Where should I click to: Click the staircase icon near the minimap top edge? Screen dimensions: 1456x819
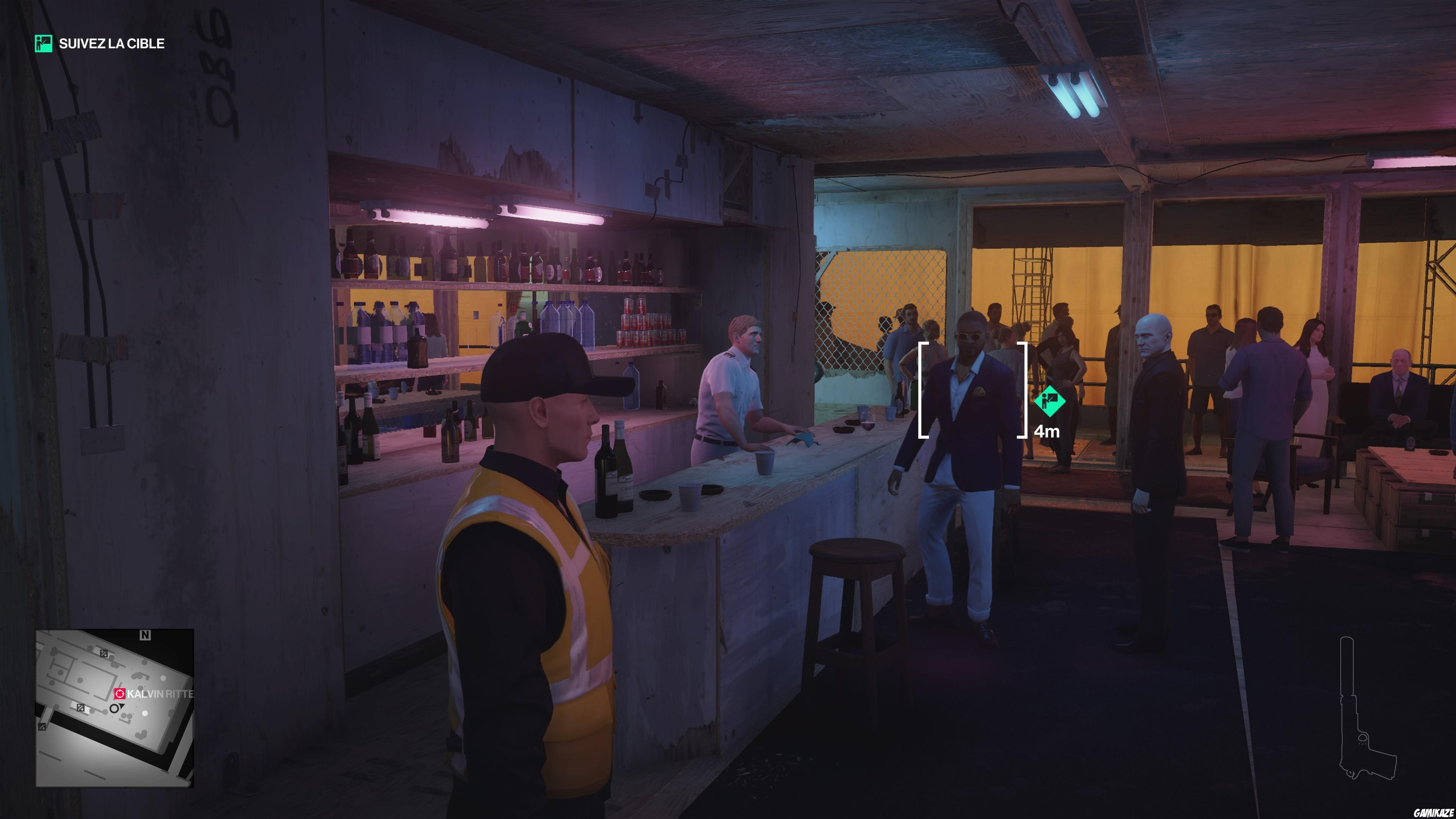(x=104, y=654)
